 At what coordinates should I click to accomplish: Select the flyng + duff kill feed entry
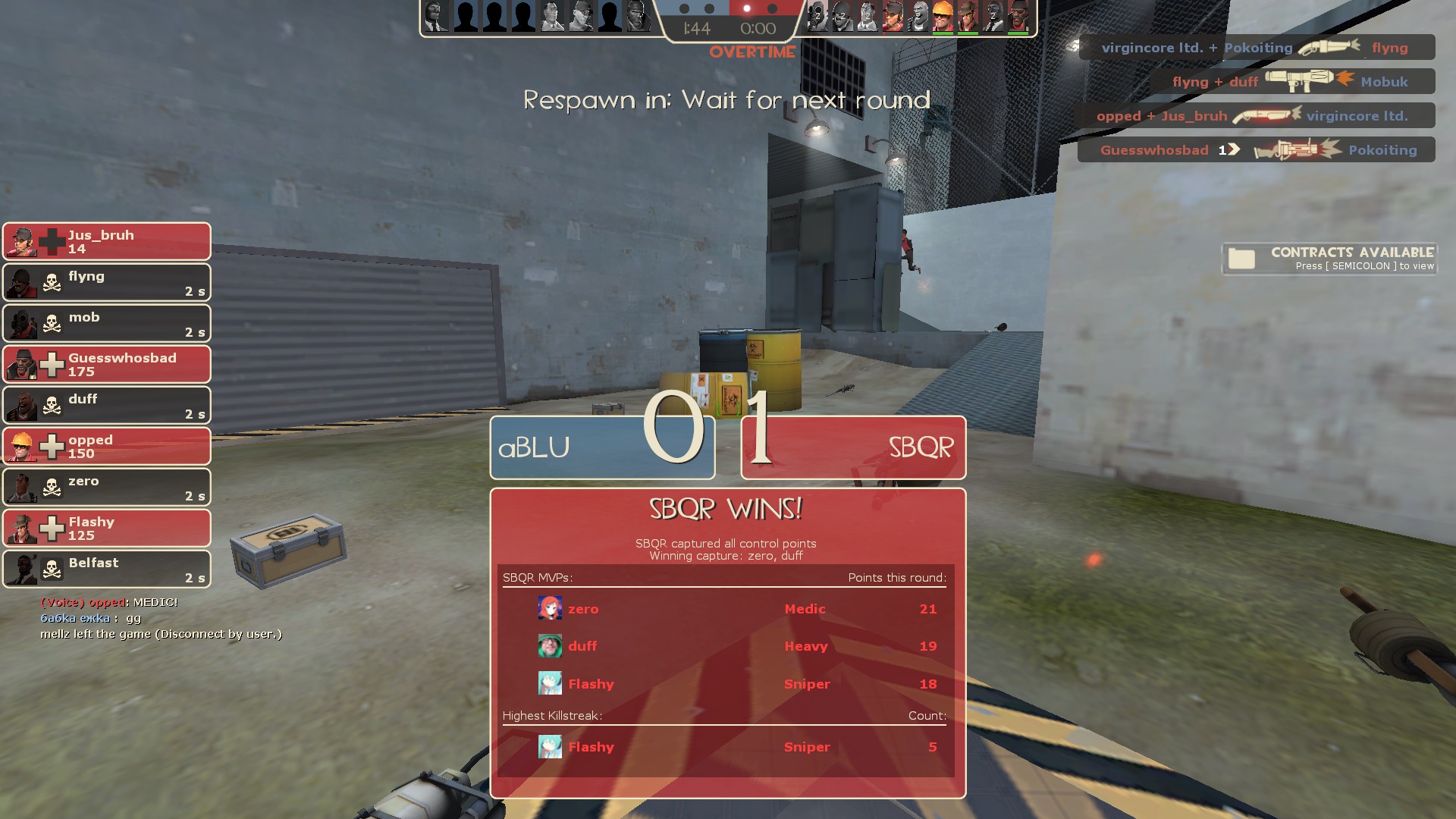[1291, 82]
